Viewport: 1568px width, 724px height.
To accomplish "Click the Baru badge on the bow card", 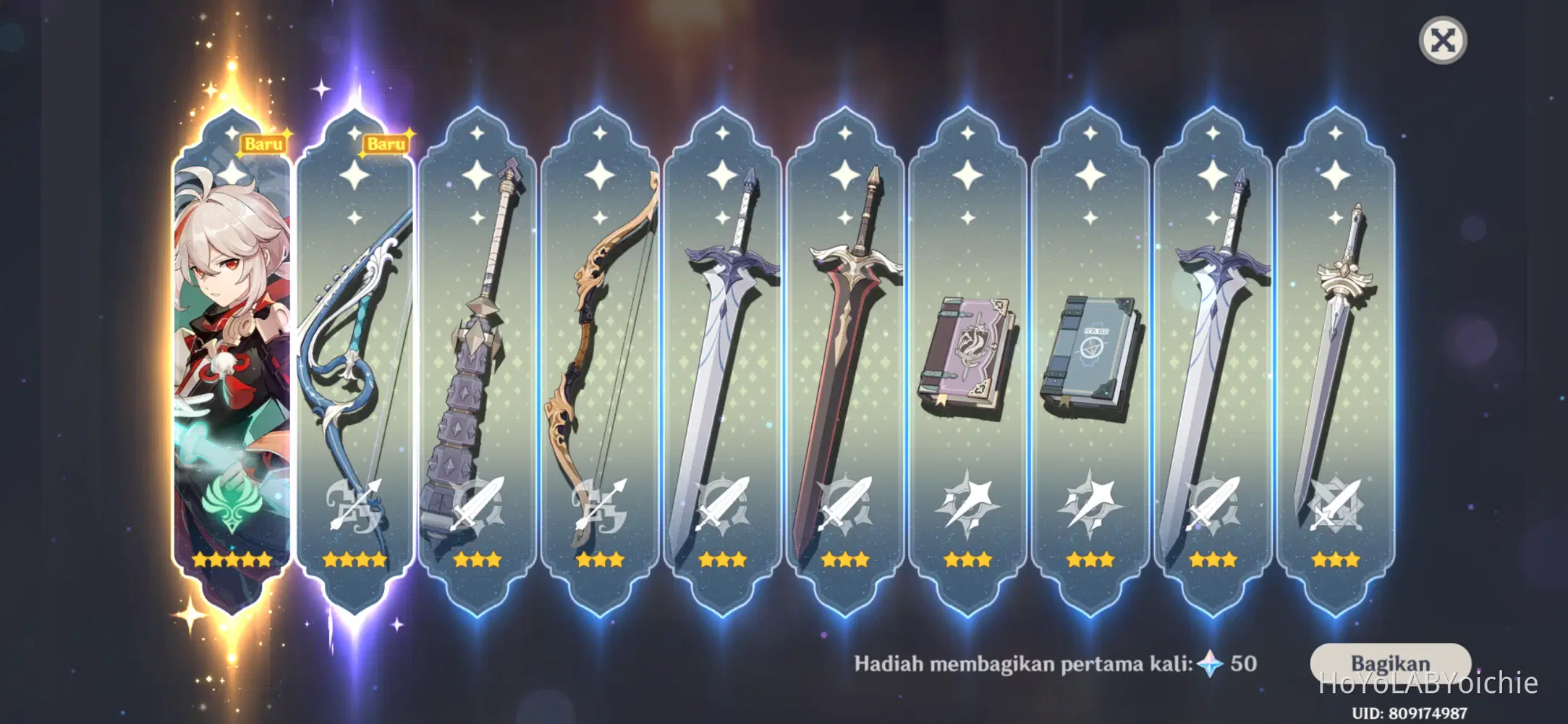I will [x=386, y=143].
